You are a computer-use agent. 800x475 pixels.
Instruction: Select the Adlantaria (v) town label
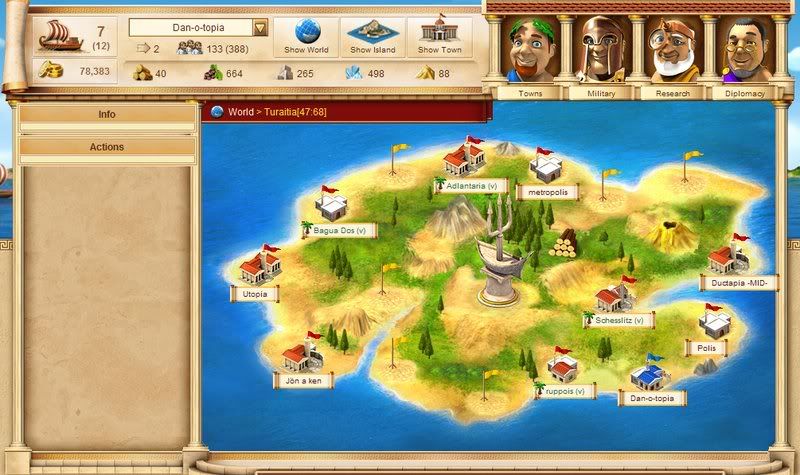click(472, 186)
